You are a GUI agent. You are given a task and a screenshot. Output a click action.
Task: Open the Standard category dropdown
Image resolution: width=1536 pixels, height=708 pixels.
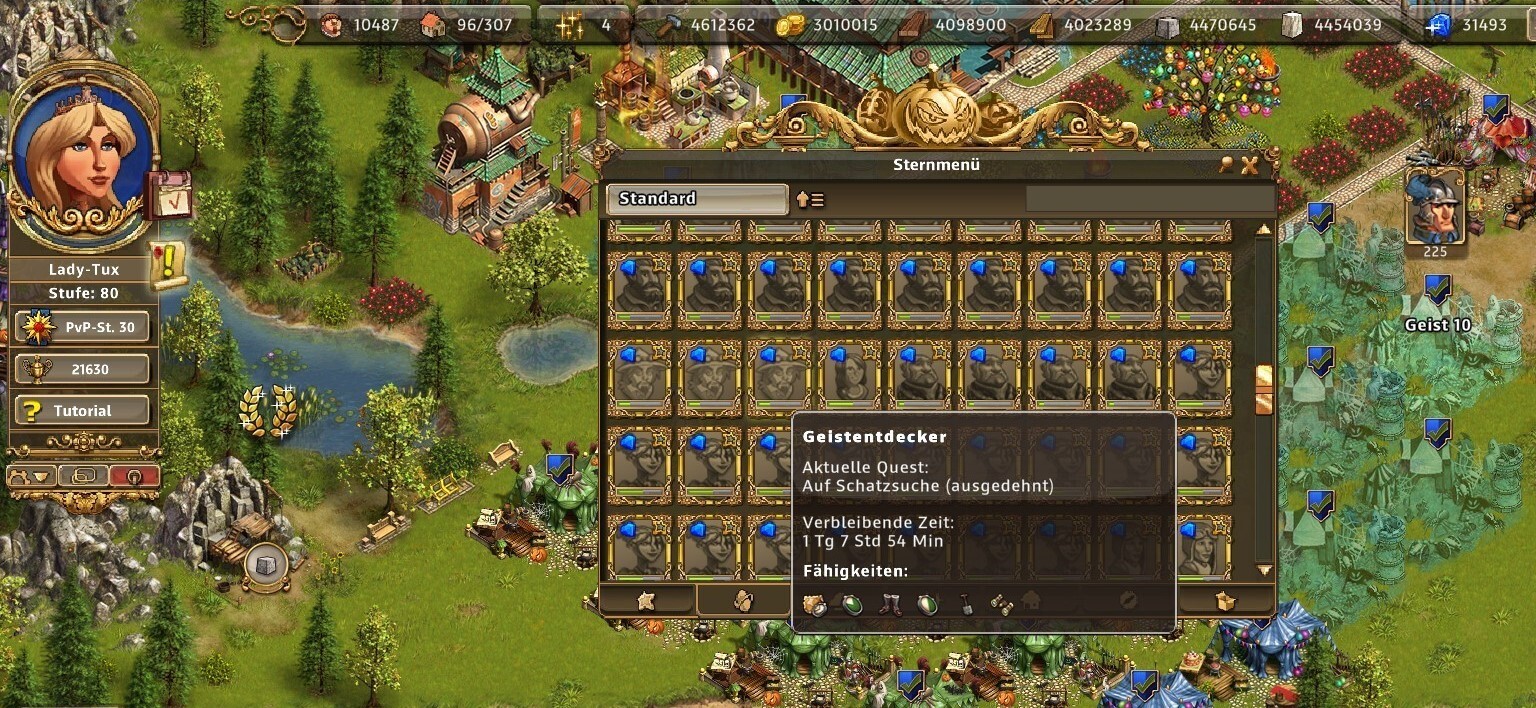(x=697, y=199)
